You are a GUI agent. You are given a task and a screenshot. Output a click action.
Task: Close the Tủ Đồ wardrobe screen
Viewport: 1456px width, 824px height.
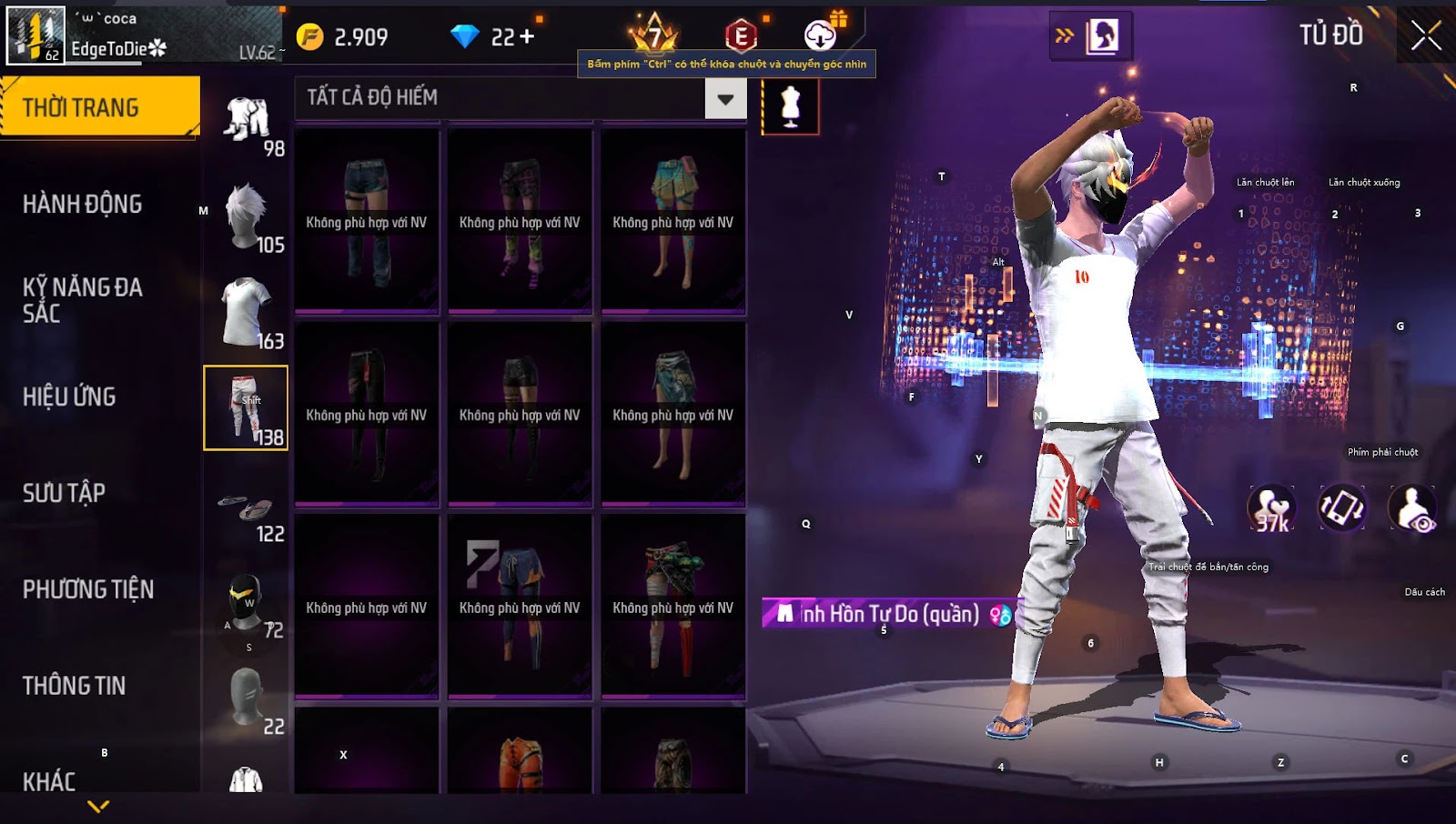click(x=1425, y=35)
